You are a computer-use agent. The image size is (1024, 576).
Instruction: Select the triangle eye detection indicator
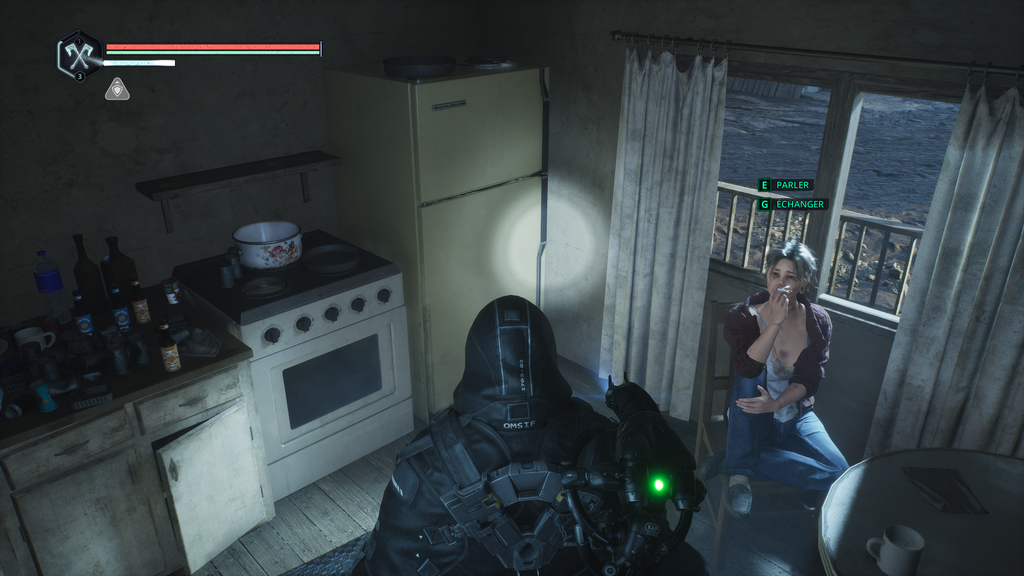(116, 89)
